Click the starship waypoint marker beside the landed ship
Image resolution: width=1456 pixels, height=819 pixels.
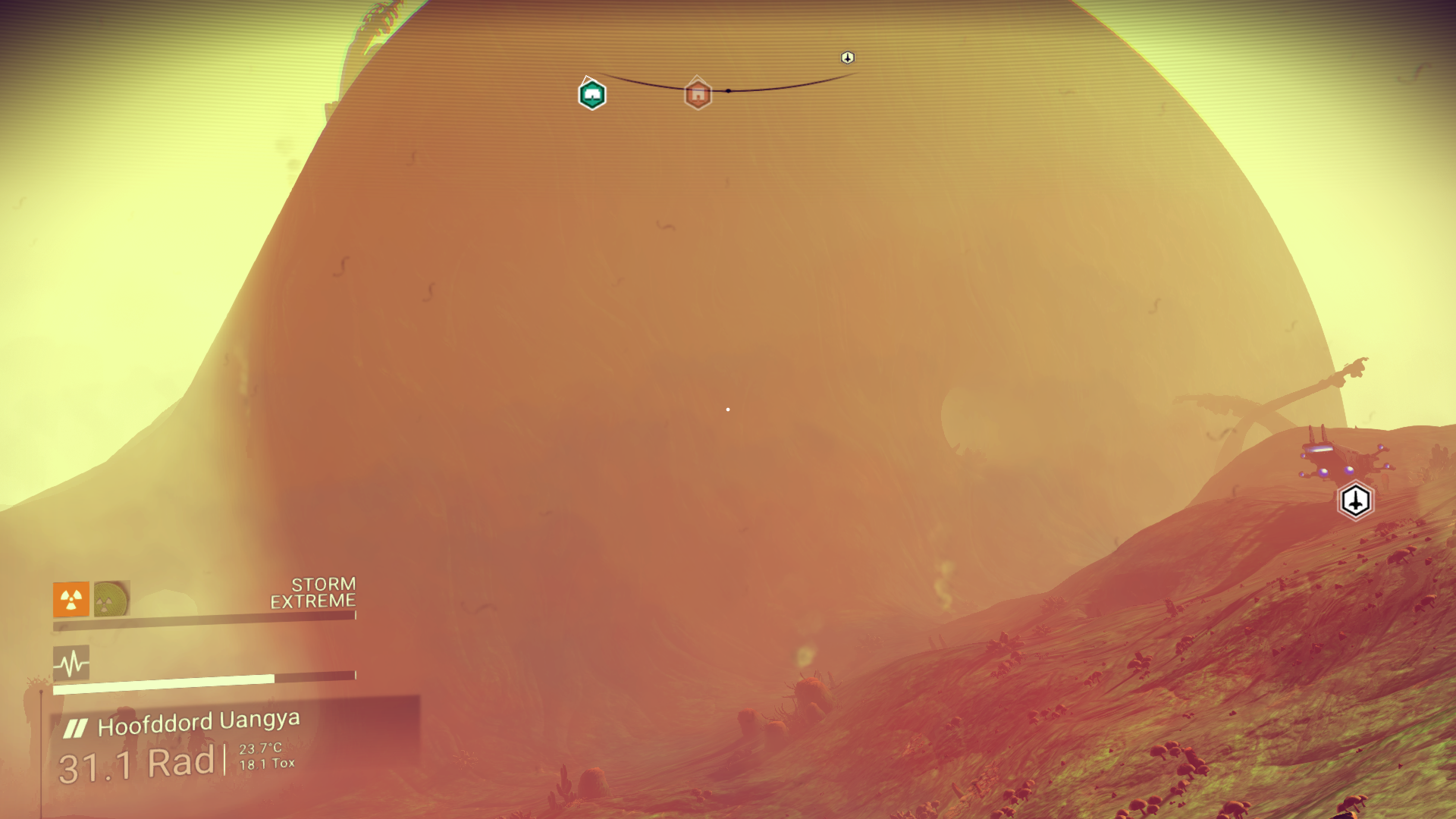pyautogui.click(x=1355, y=500)
